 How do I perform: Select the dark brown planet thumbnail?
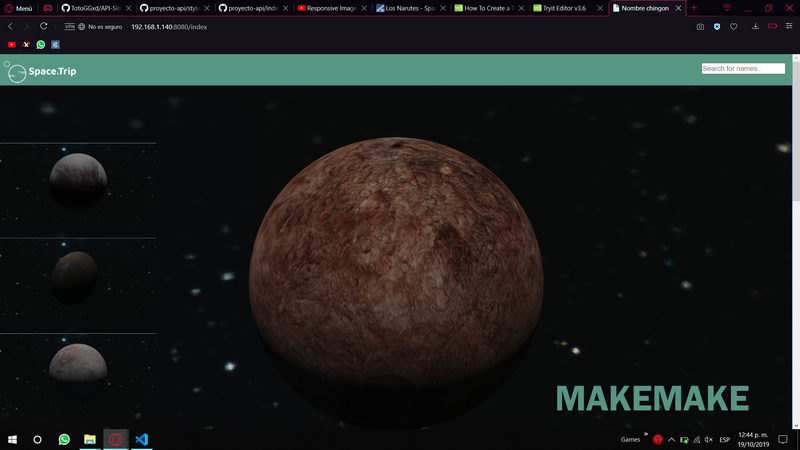tap(75, 276)
